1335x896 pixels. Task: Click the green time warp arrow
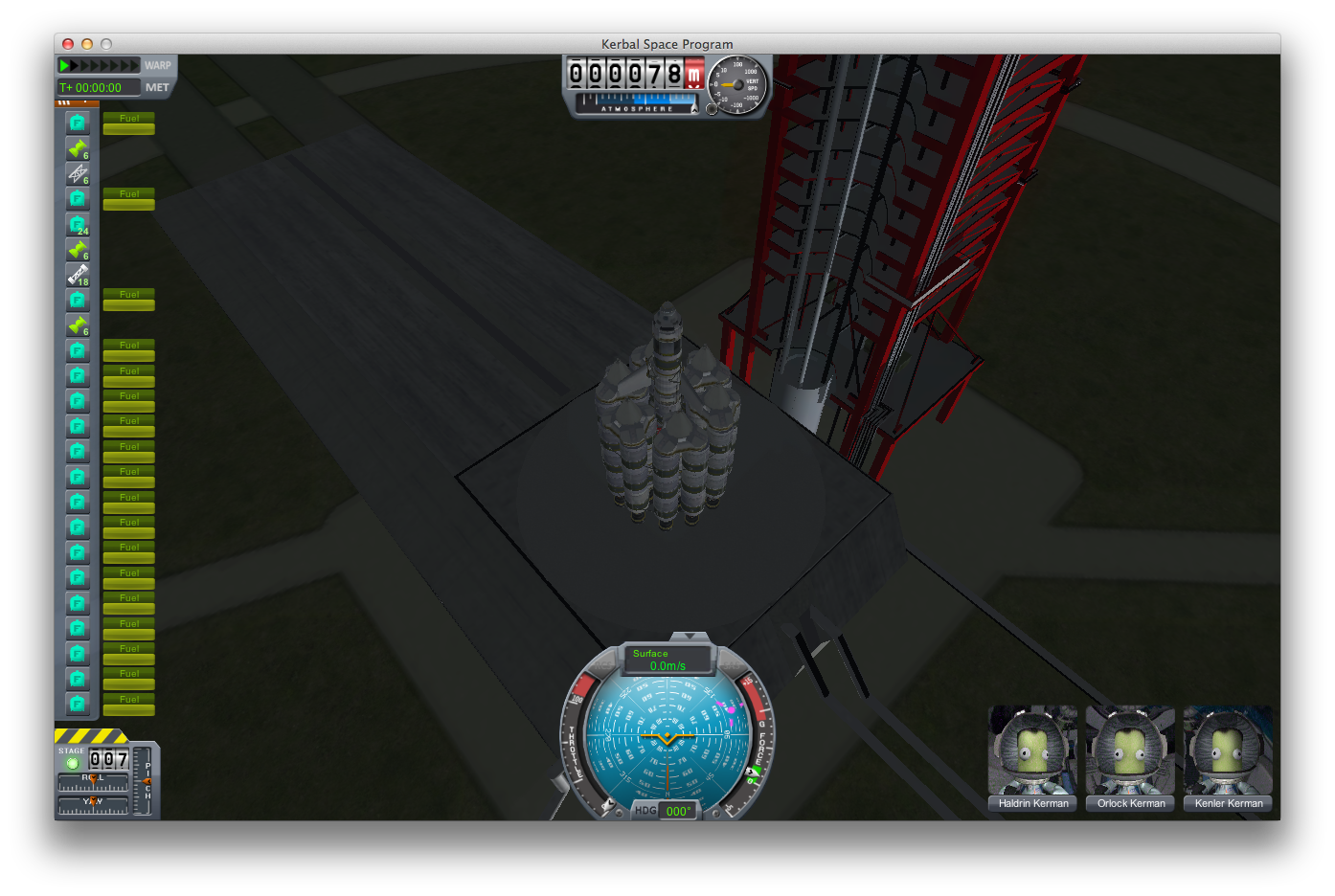tap(64, 65)
